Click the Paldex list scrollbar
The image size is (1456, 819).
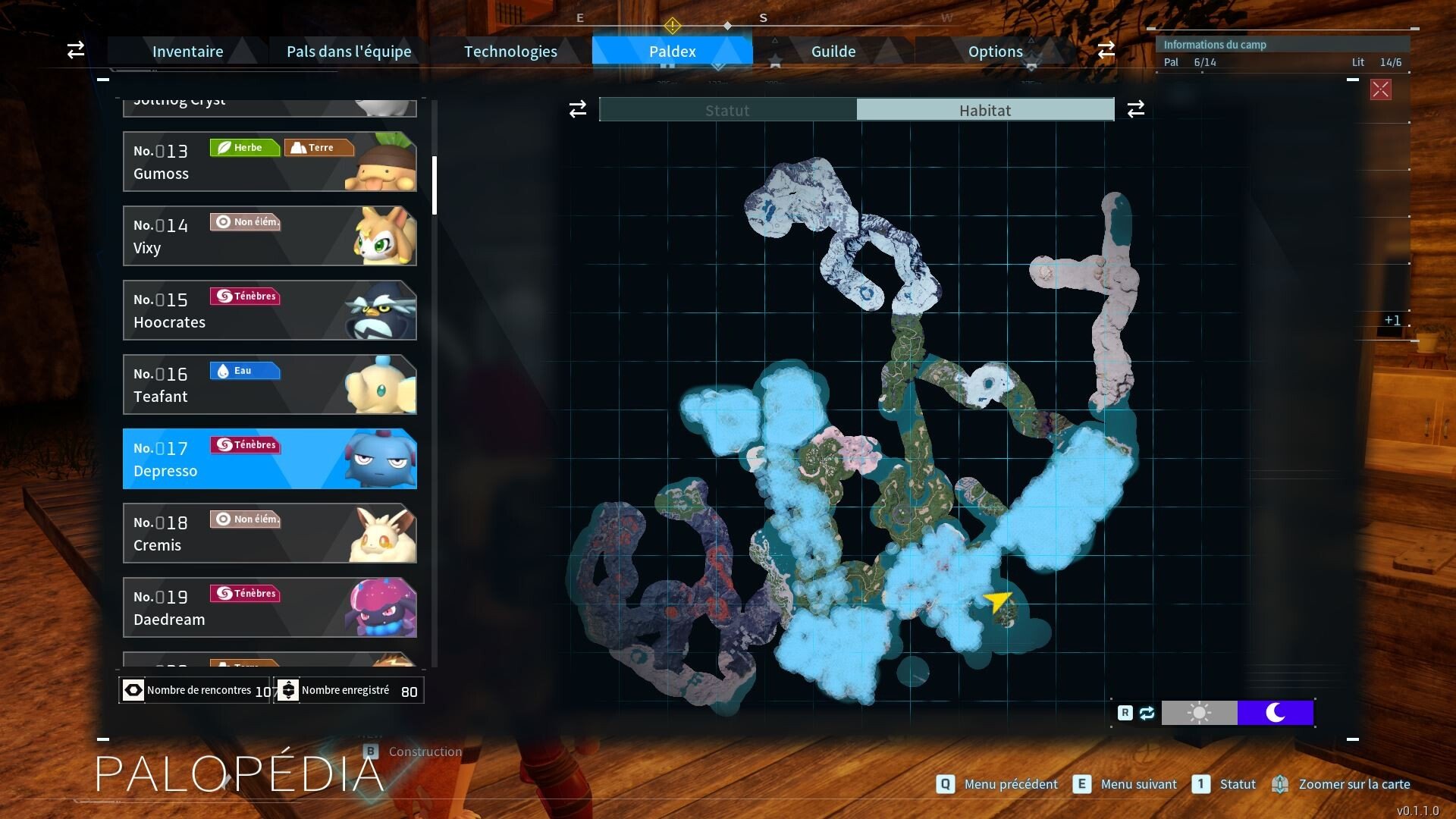435,186
